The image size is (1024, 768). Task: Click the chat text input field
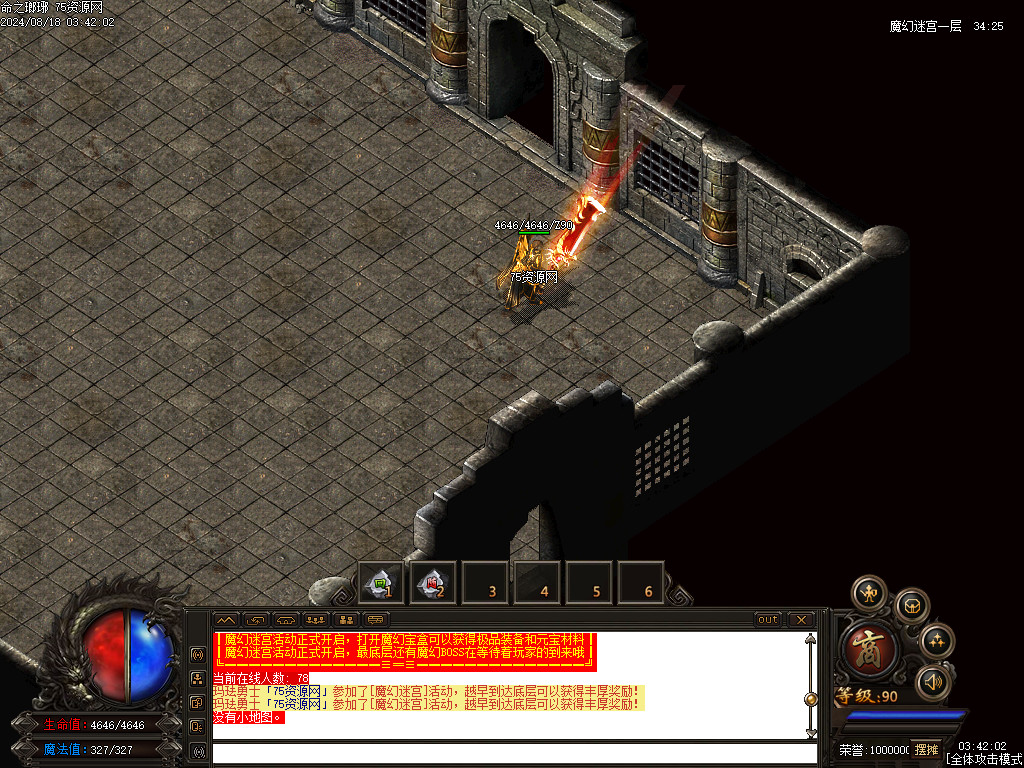(x=510, y=752)
